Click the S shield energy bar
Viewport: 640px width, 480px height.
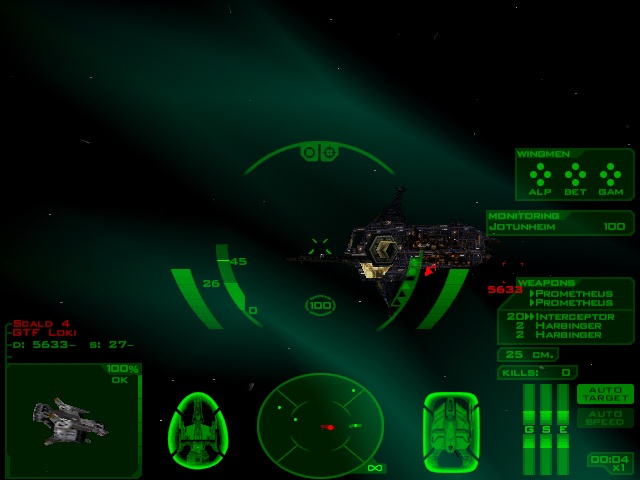tap(546, 428)
